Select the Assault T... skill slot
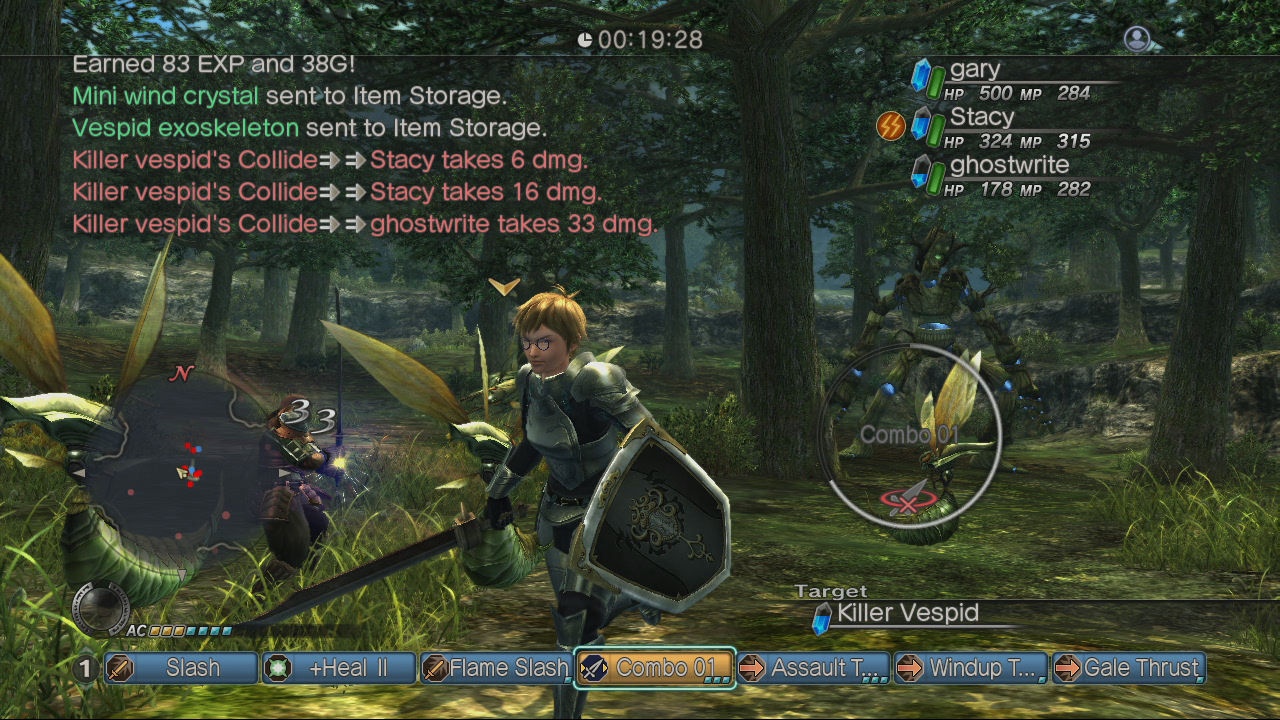 click(x=813, y=668)
